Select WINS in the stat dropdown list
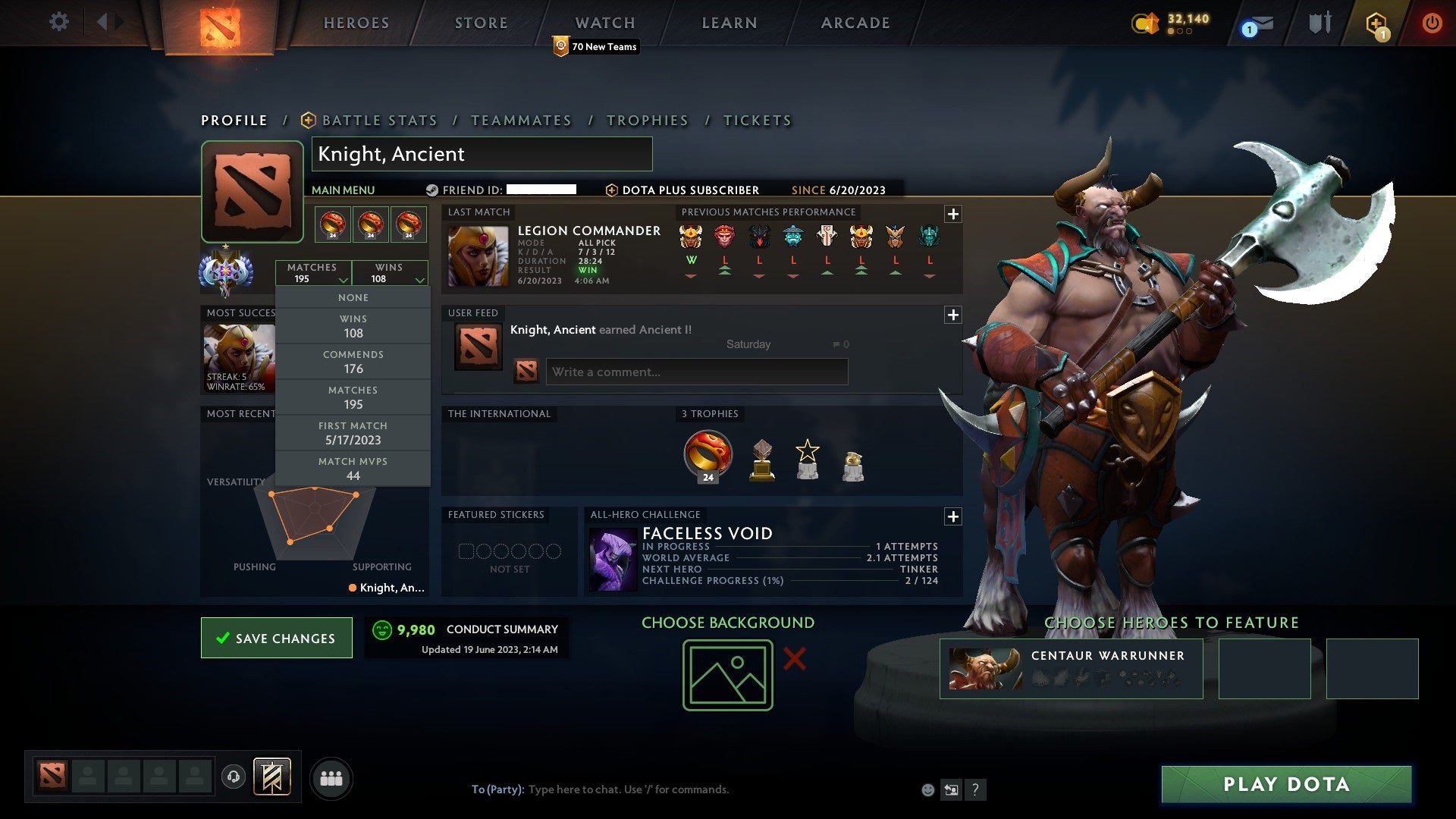This screenshot has width=1456, height=819. (x=353, y=326)
